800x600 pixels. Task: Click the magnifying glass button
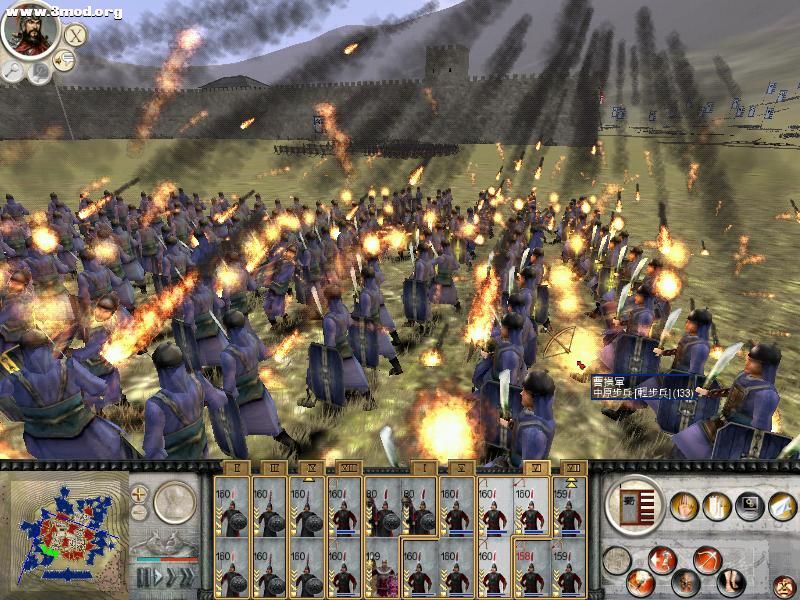pyautogui.click(x=14, y=70)
